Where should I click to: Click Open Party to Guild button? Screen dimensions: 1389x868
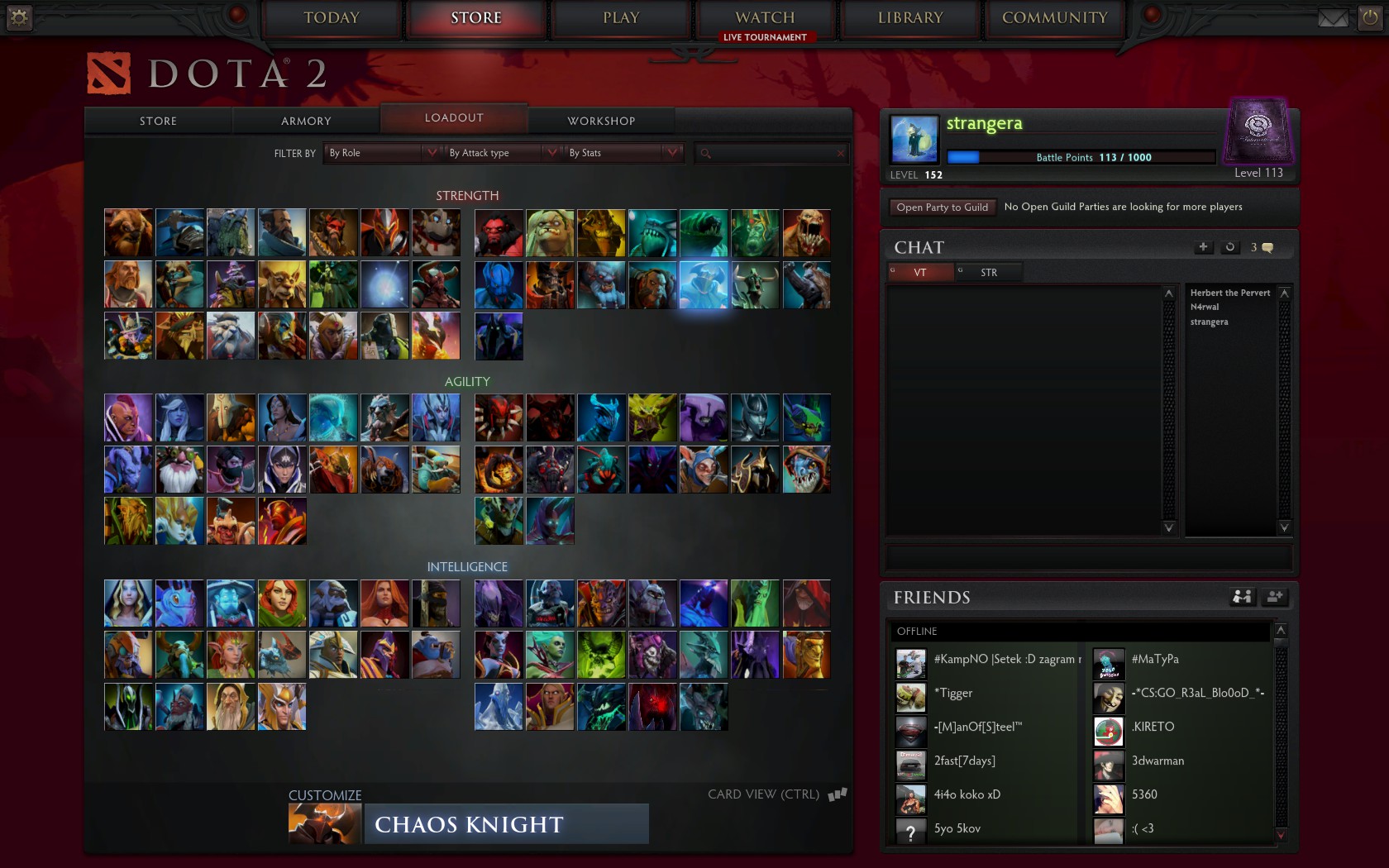[x=942, y=207]
